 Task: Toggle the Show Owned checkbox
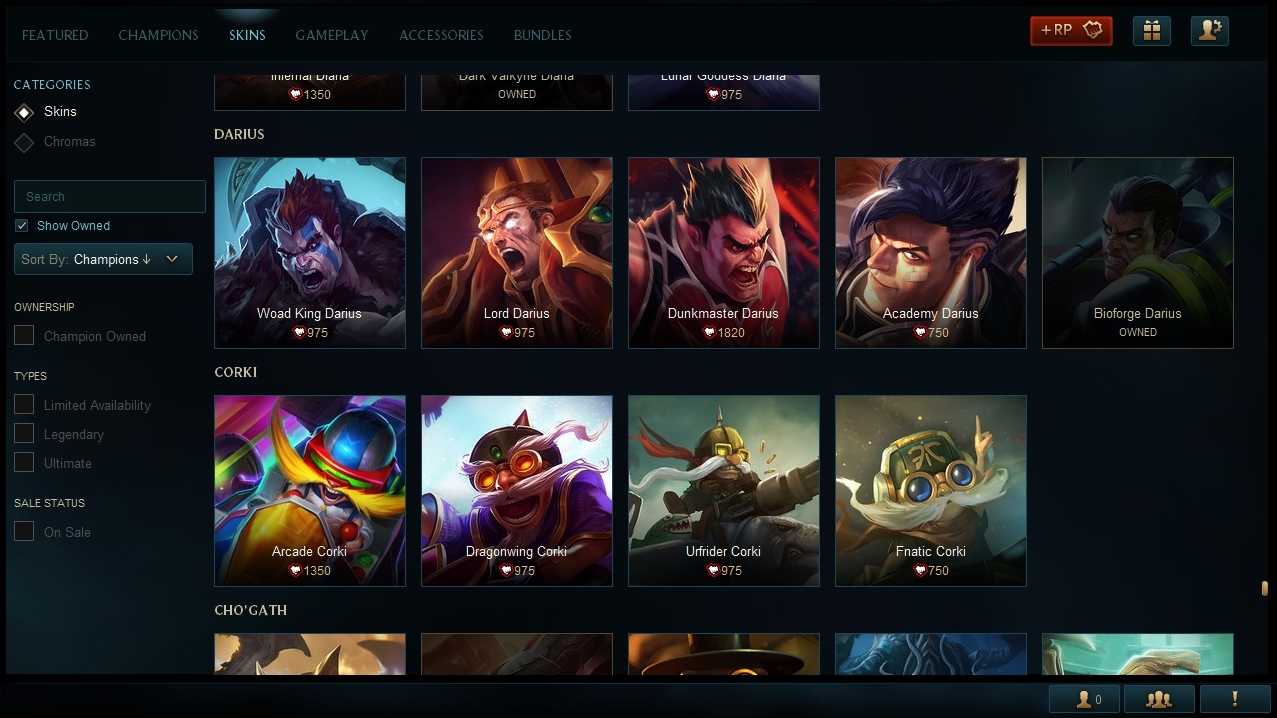(22, 226)
